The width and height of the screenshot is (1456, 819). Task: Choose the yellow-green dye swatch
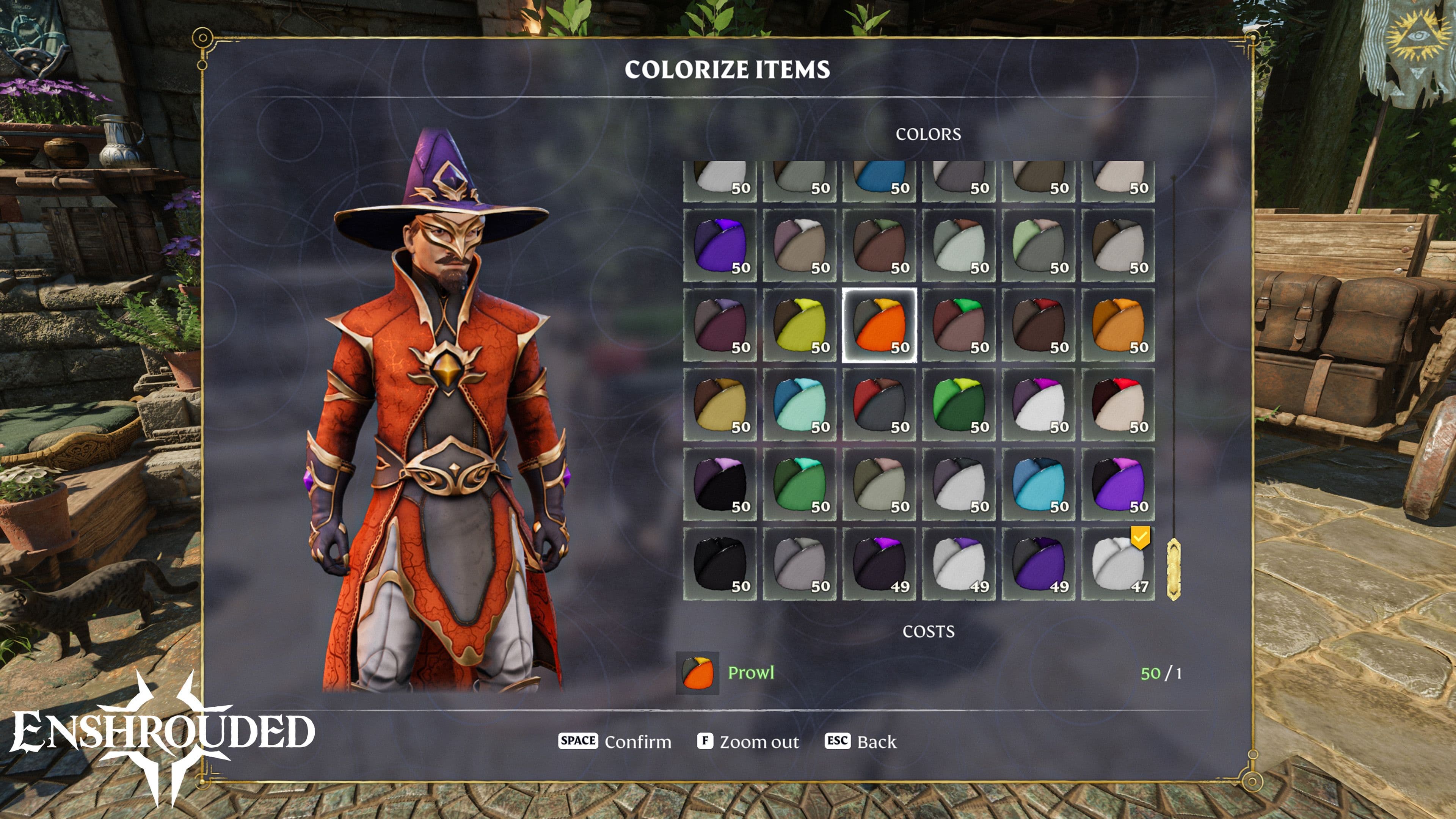click(799, 325)
